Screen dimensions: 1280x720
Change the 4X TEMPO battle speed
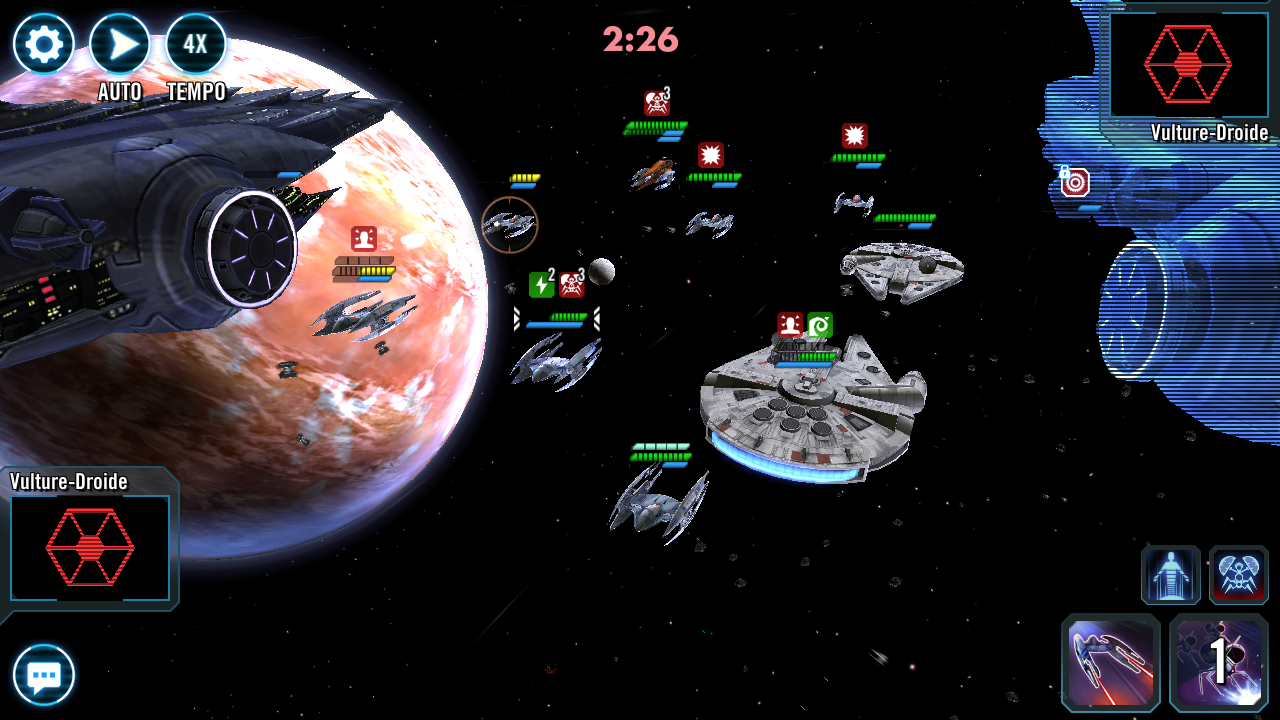[196, 45]
